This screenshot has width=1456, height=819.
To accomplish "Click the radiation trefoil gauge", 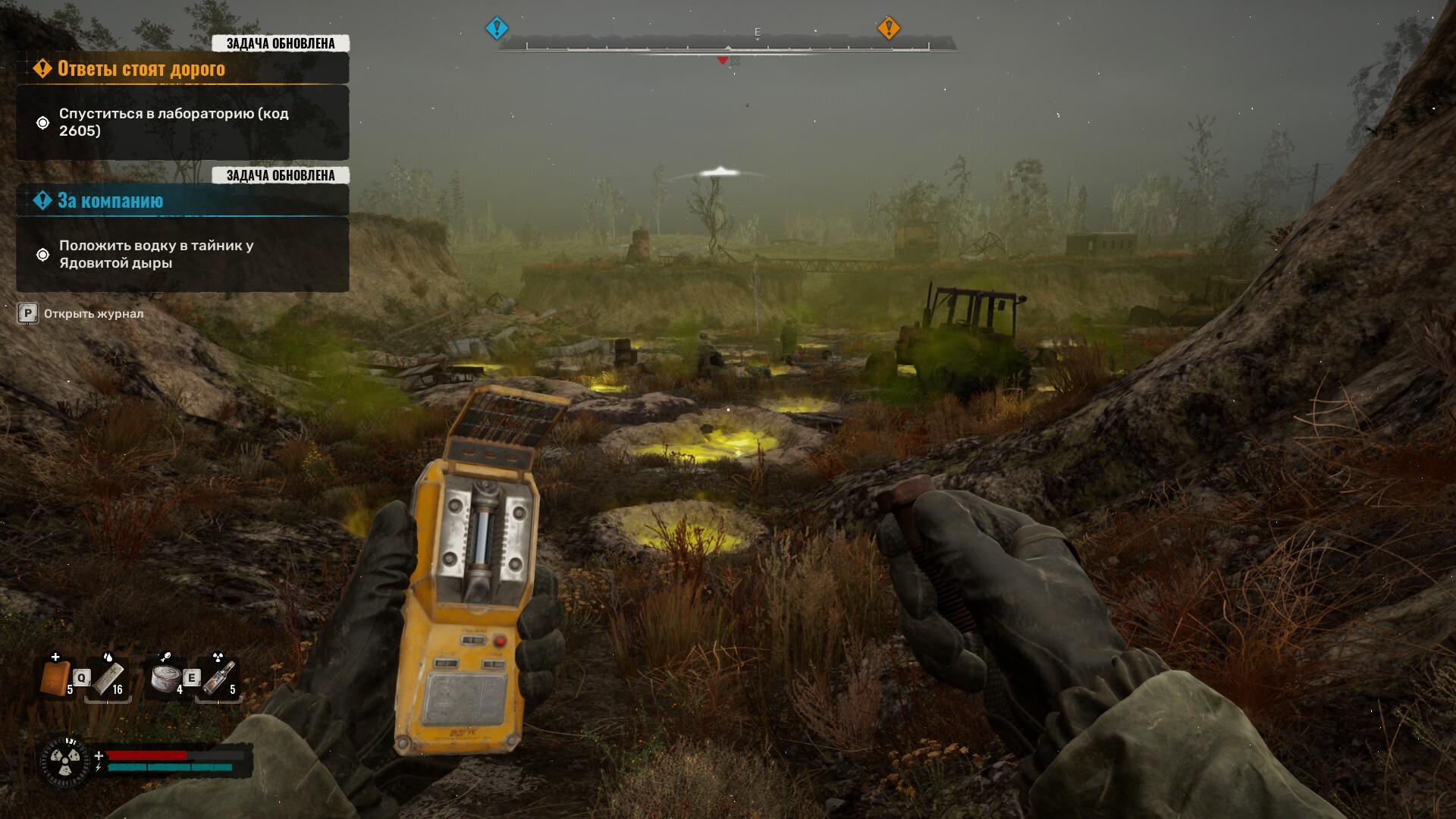I will (65, 760).
